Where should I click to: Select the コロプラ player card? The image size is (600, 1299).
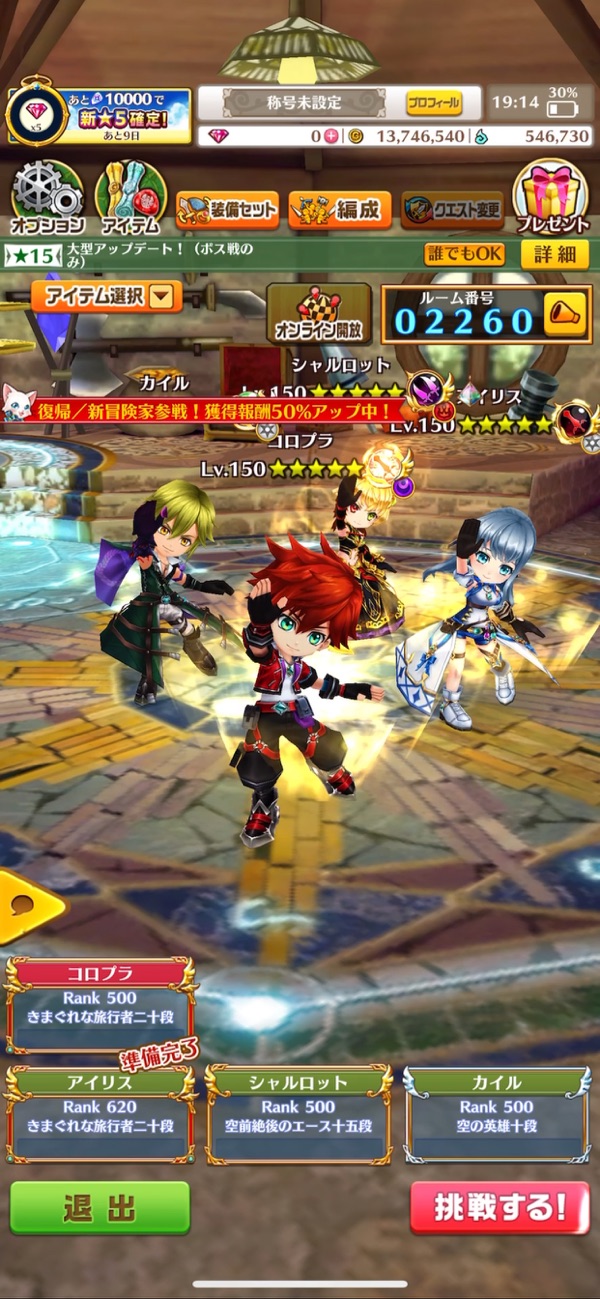coord(100,1004)
